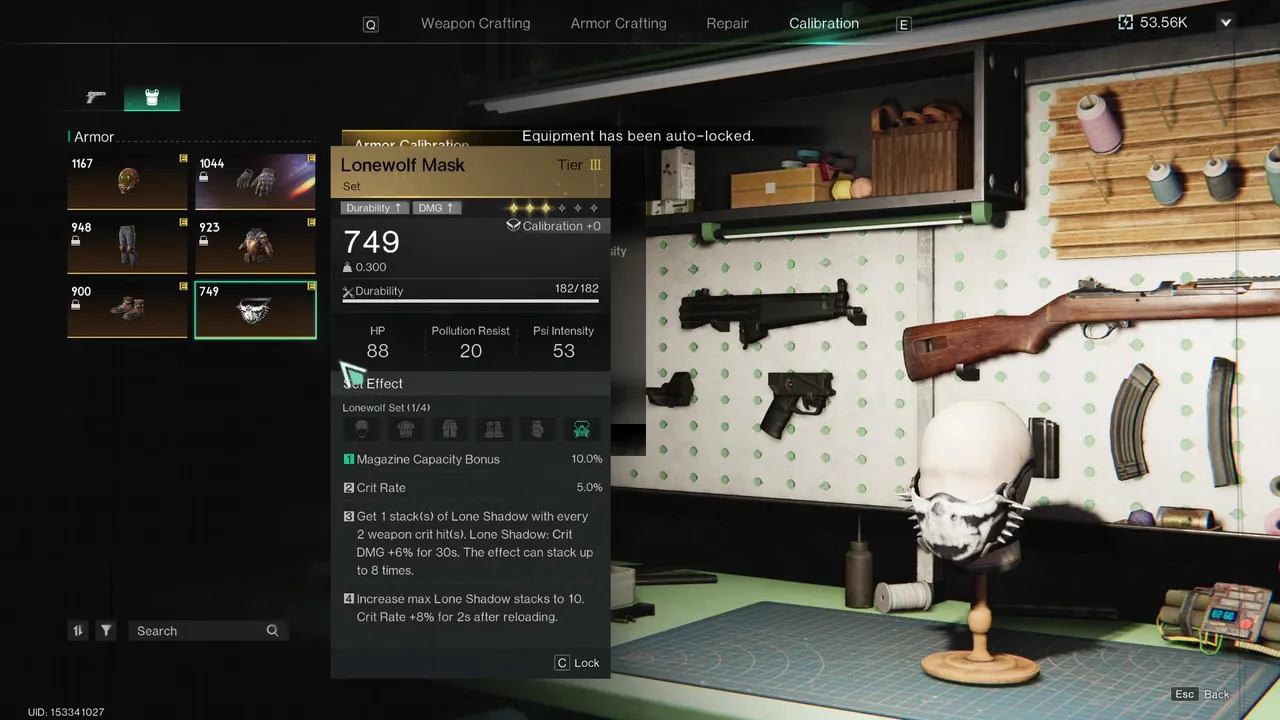Open the Armor Crafting tab
This screenshot has height=720, width=1280.
[618, 23]
